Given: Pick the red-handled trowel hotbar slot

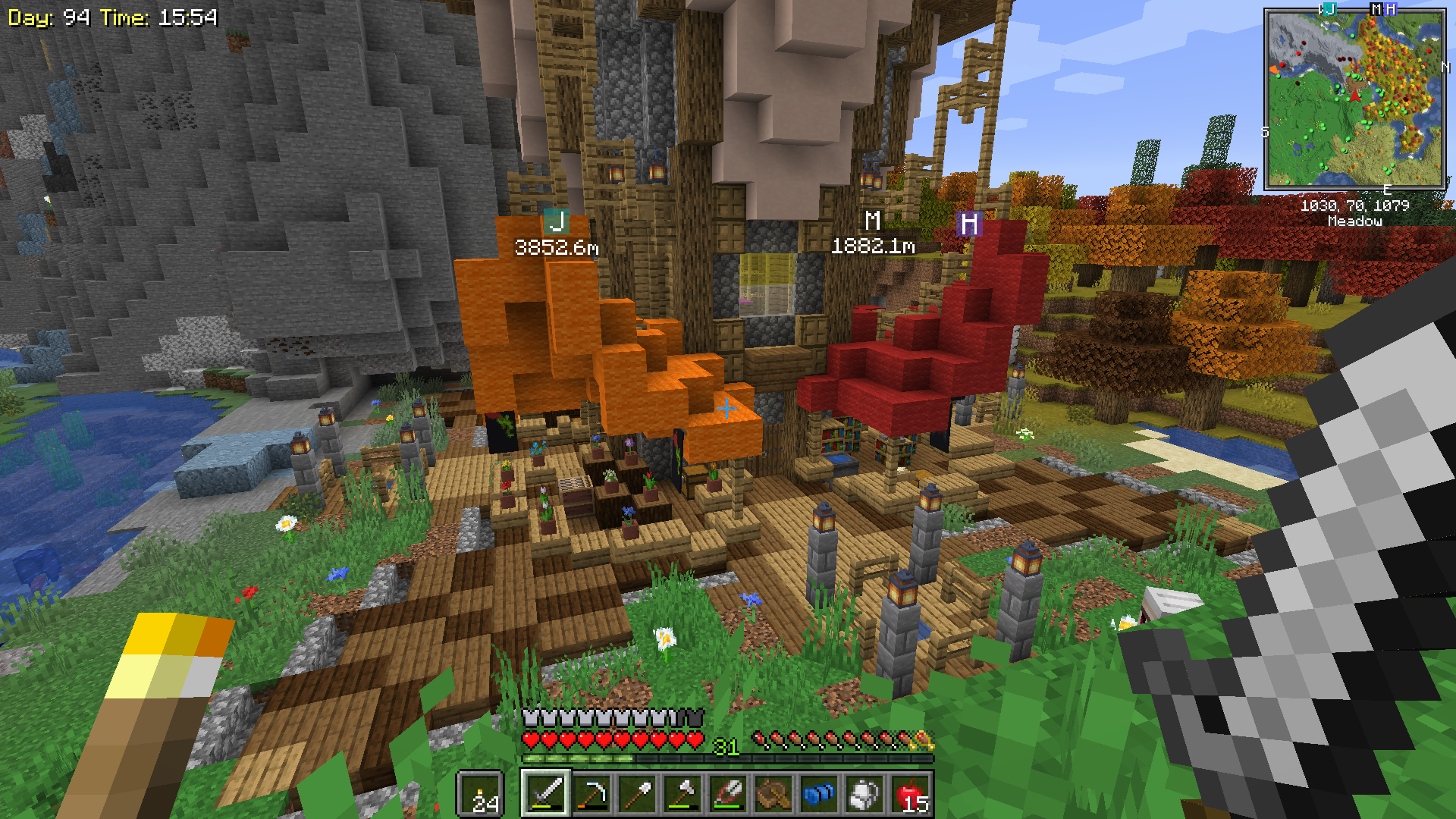Looking at the screenshot, I should pyautogui.click(x=728, y=794).
